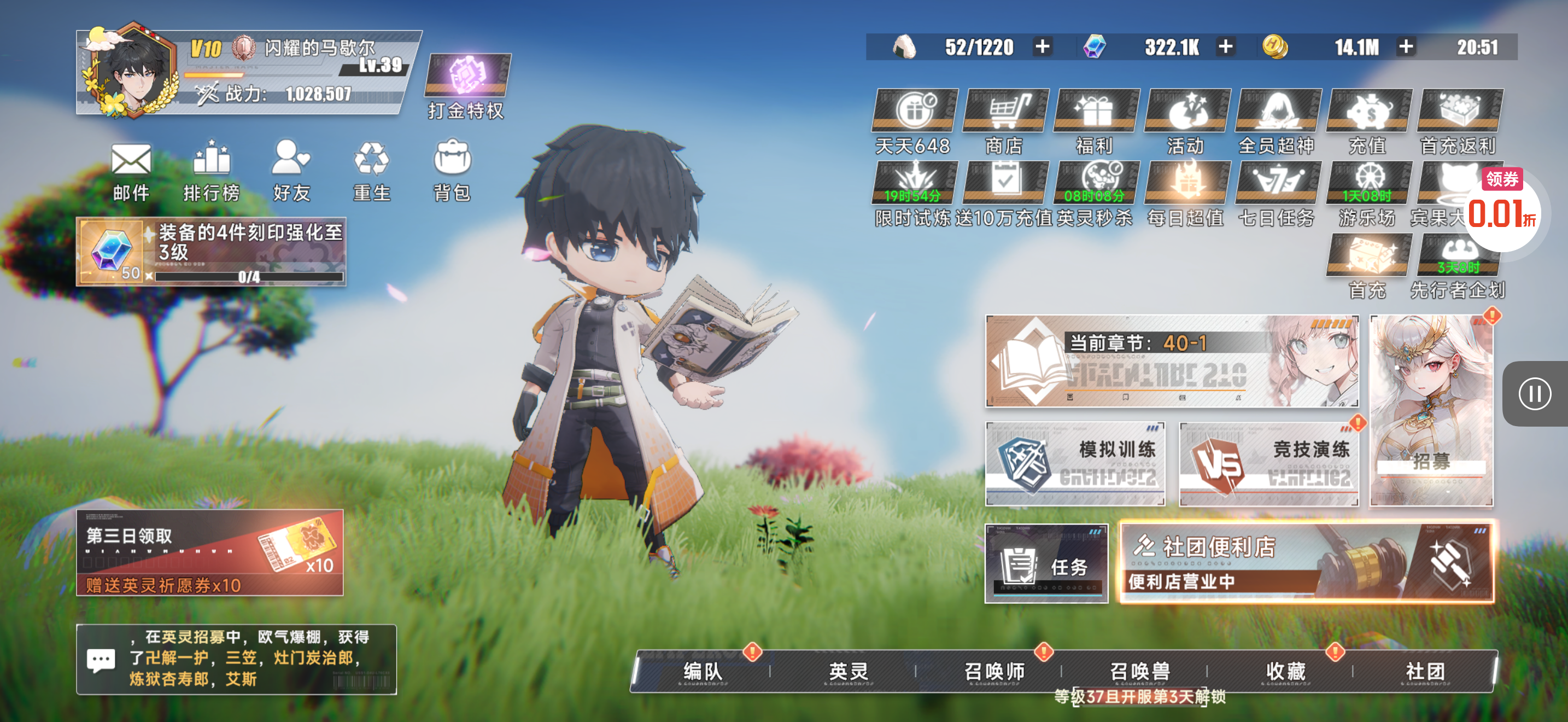Enter 竞技演练 arena practice
This screenshot has width=1568, height=722.
1268,464
